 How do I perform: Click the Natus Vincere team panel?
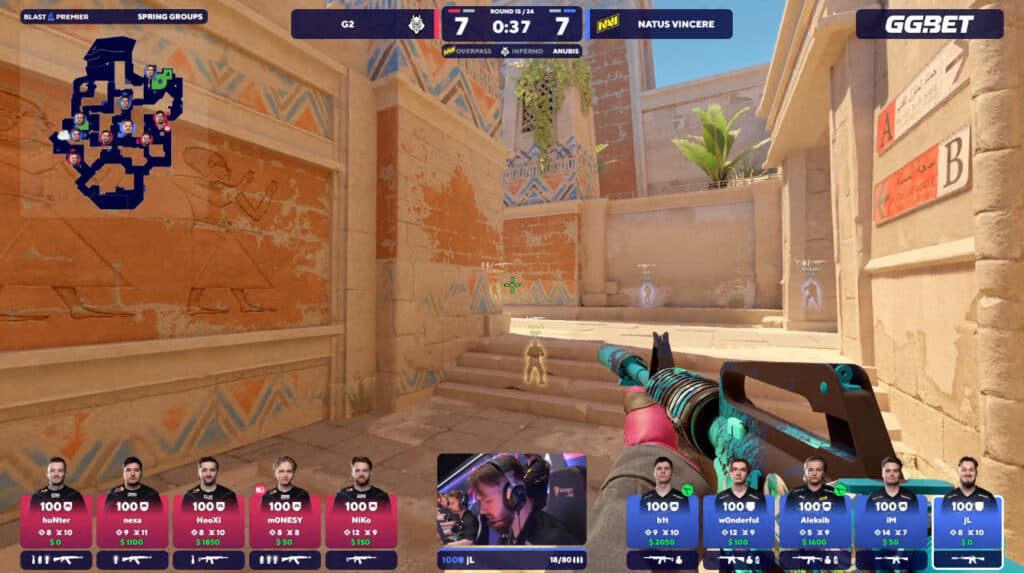point(660,24)
